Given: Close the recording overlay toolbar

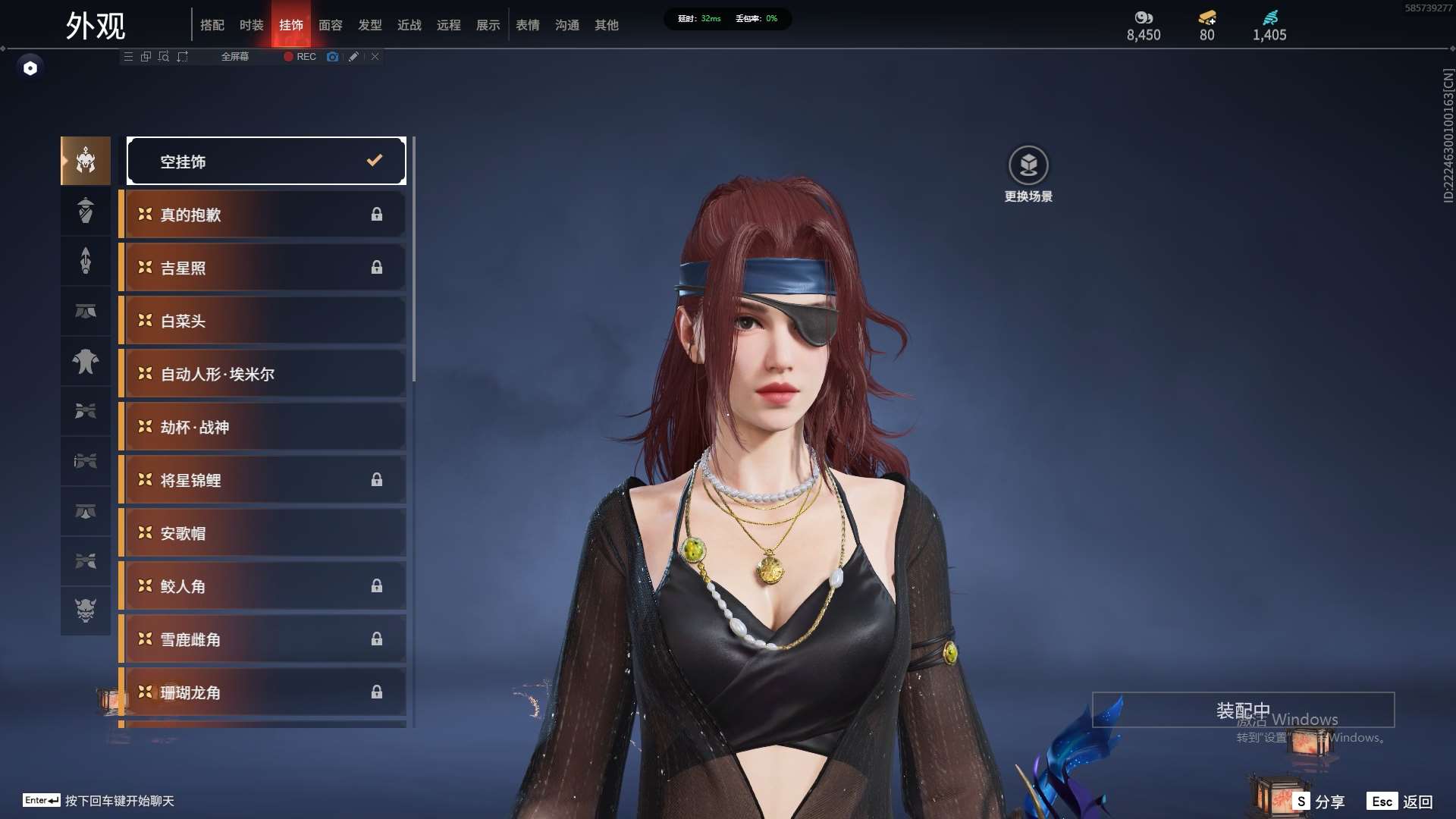Looking at the screenshot, I should pos(375,57).
